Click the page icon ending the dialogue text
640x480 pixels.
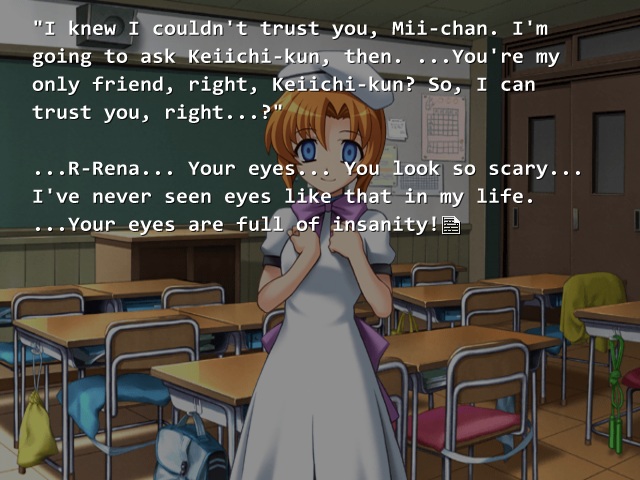450,226
